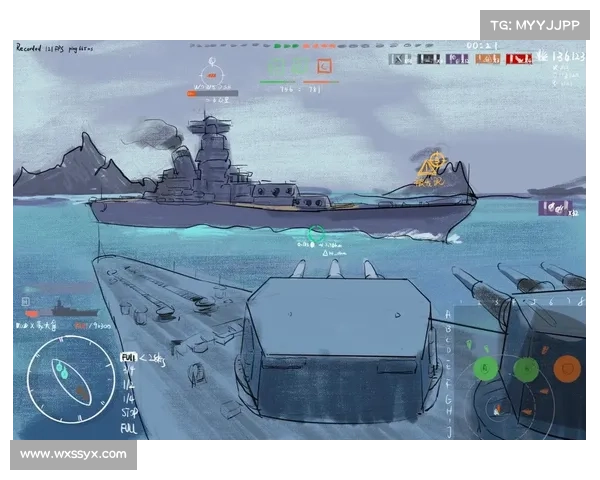Click the orange-outlined capture base icon
This screenshot has width=600, height=480.
click(x=324, y=67)
